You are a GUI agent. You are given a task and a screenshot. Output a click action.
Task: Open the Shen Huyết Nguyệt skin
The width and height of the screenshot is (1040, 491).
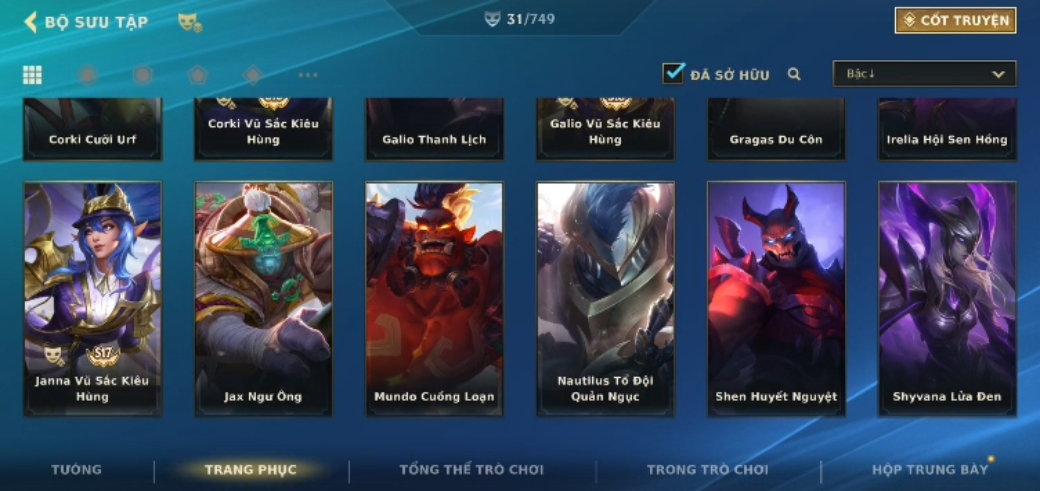tap(776, 297)
